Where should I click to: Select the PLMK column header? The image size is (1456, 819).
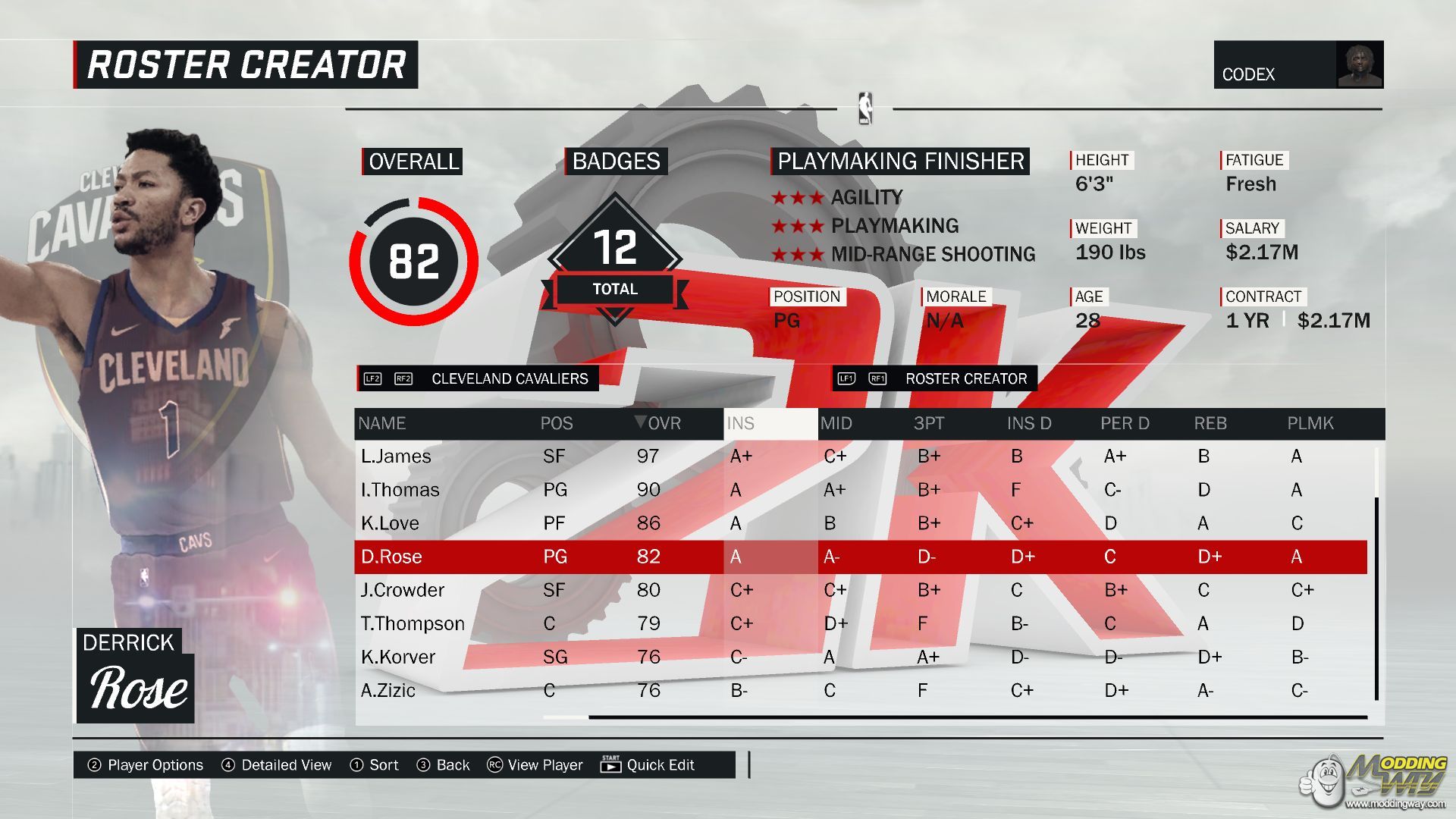[1310, 424]
